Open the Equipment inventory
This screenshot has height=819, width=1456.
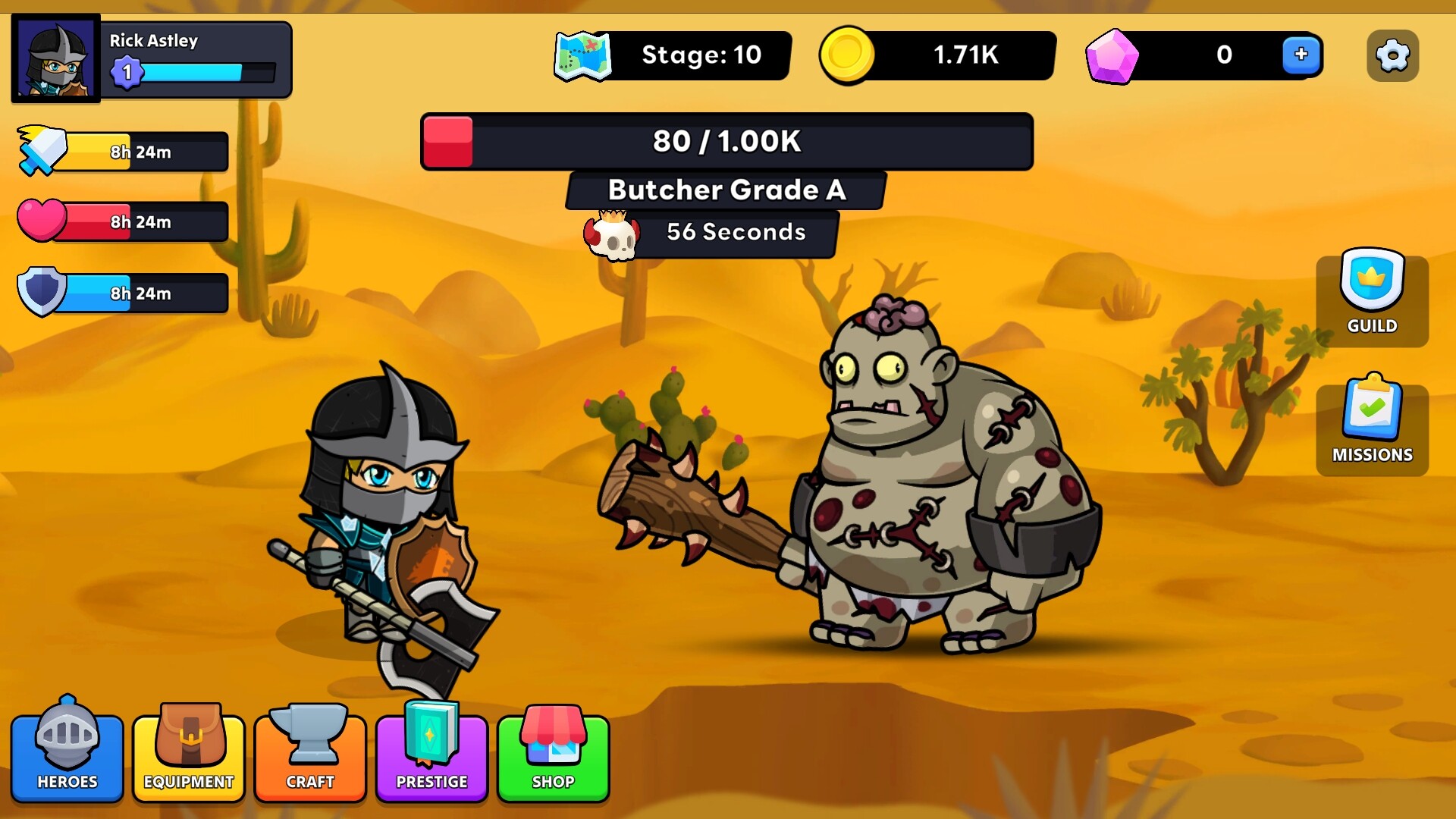188,756
